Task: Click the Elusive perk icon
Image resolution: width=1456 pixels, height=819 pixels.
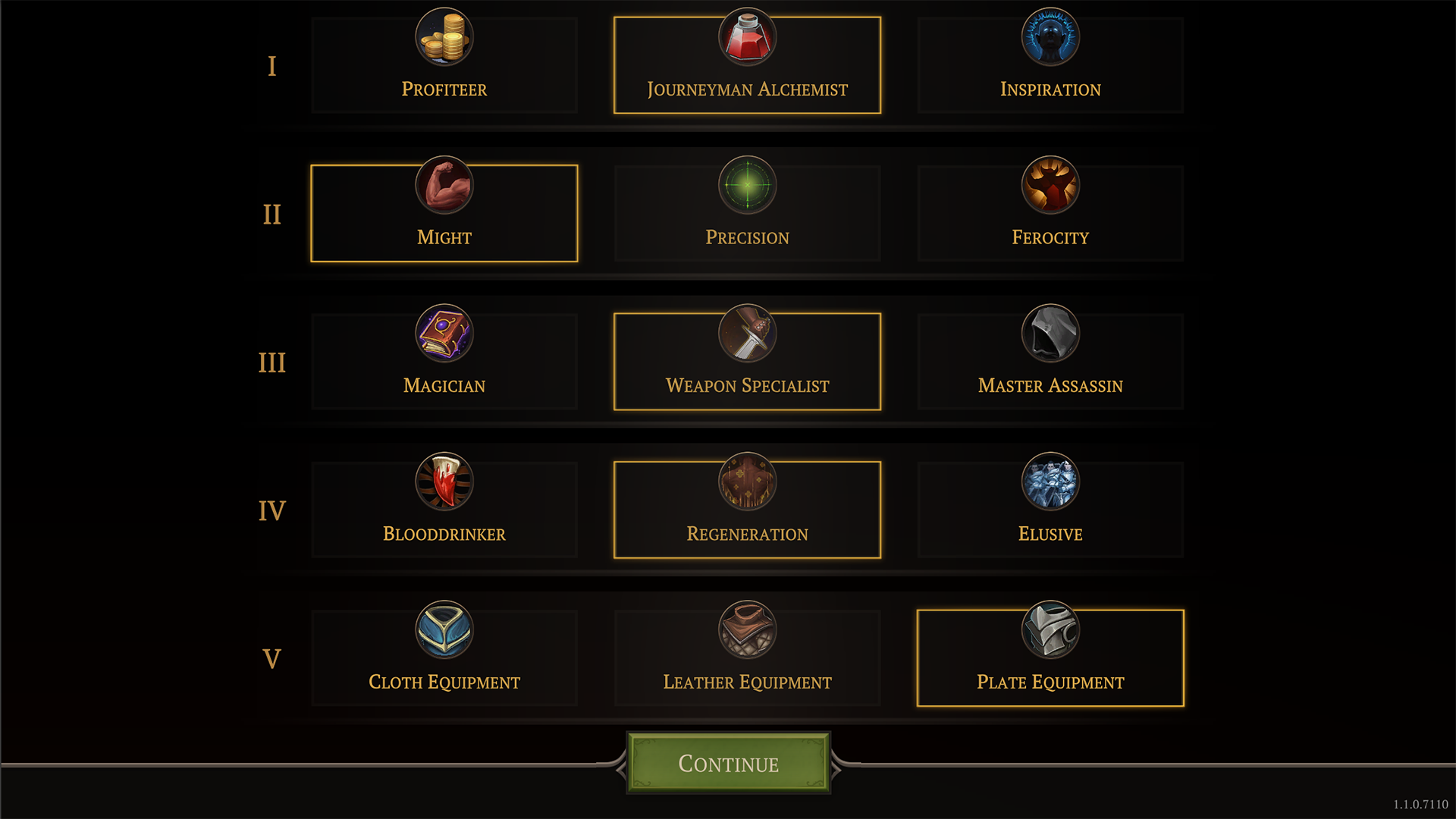Action: [1050, 482]
